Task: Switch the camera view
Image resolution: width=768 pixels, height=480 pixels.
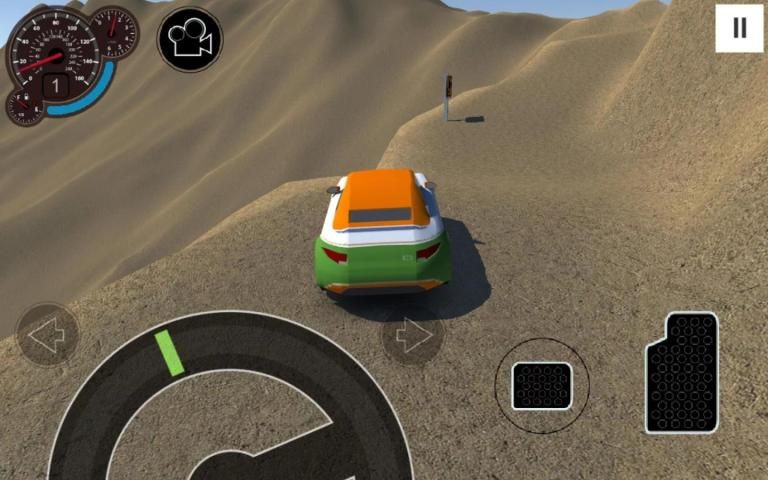Action: click(190, 40)
